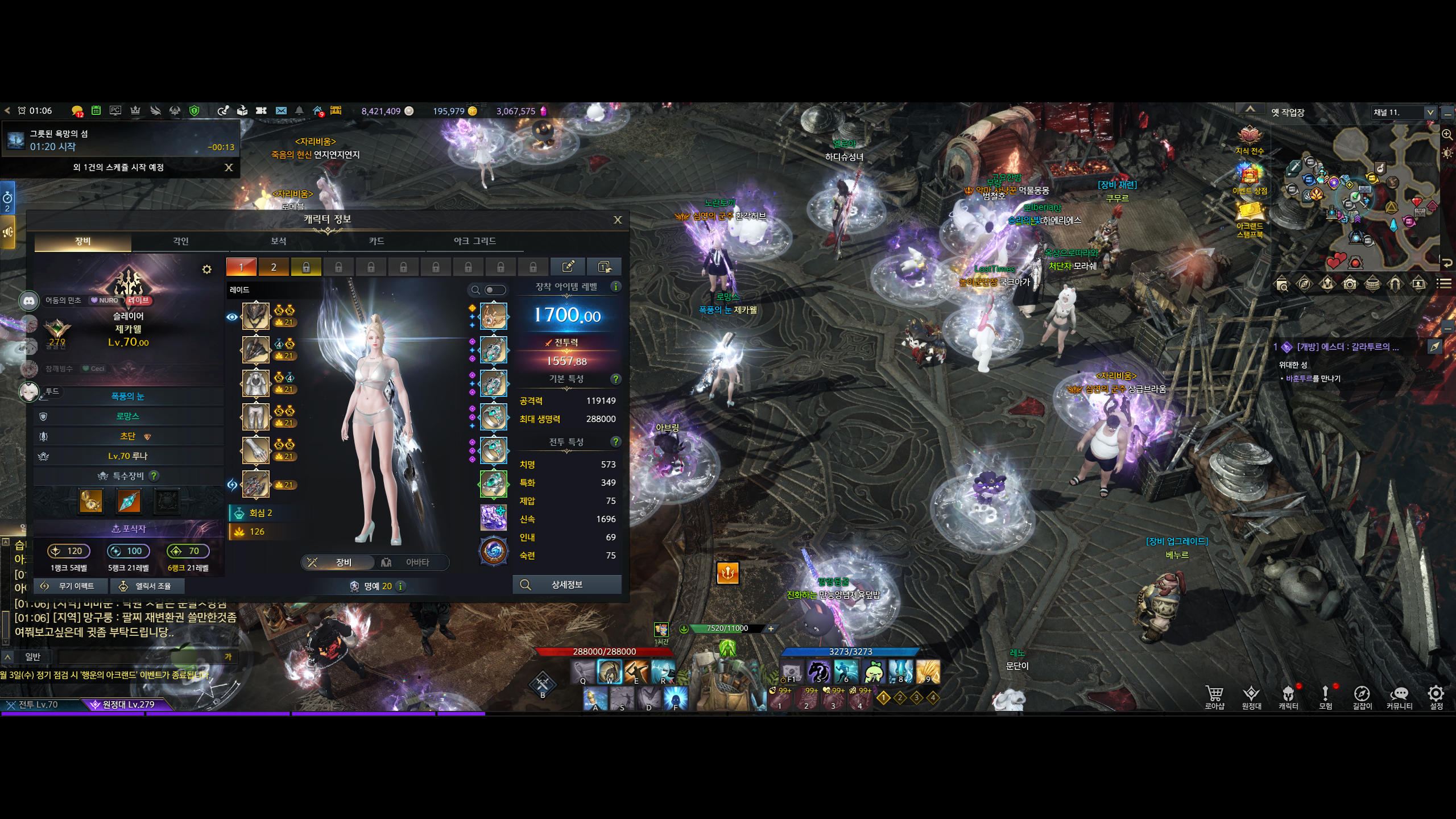Open the 보석 tab

pyautogui.click(x=279, y=241)
